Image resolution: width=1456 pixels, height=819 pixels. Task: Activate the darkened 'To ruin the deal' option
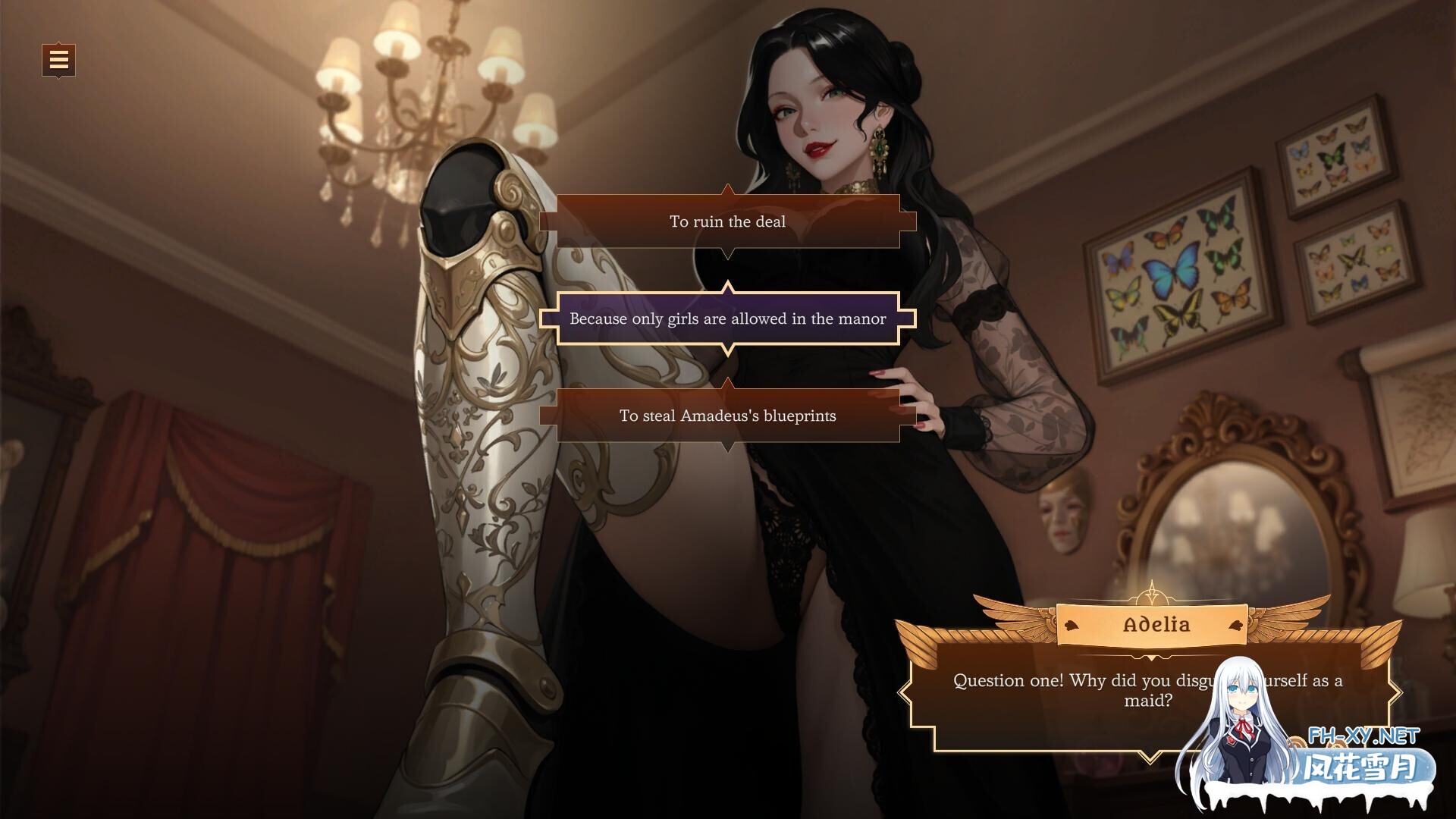(x=727, y=221)
